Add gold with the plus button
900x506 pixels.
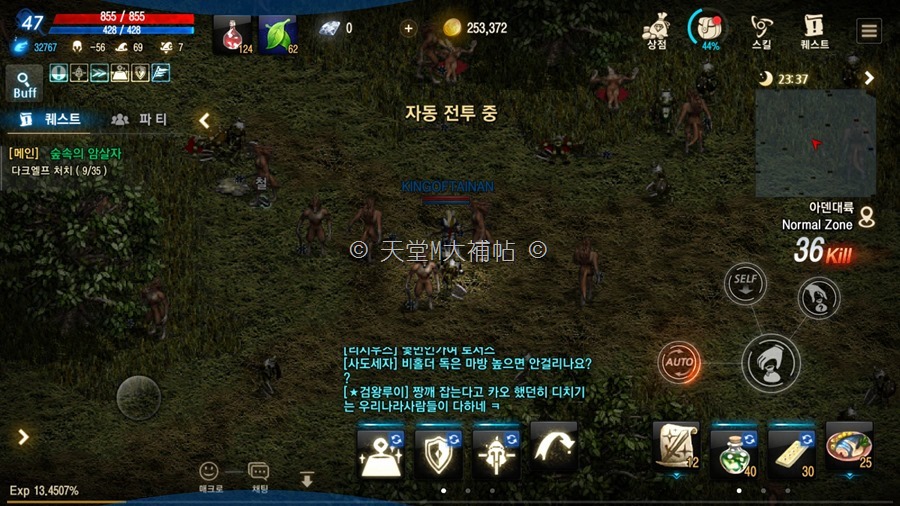point(408,28)
